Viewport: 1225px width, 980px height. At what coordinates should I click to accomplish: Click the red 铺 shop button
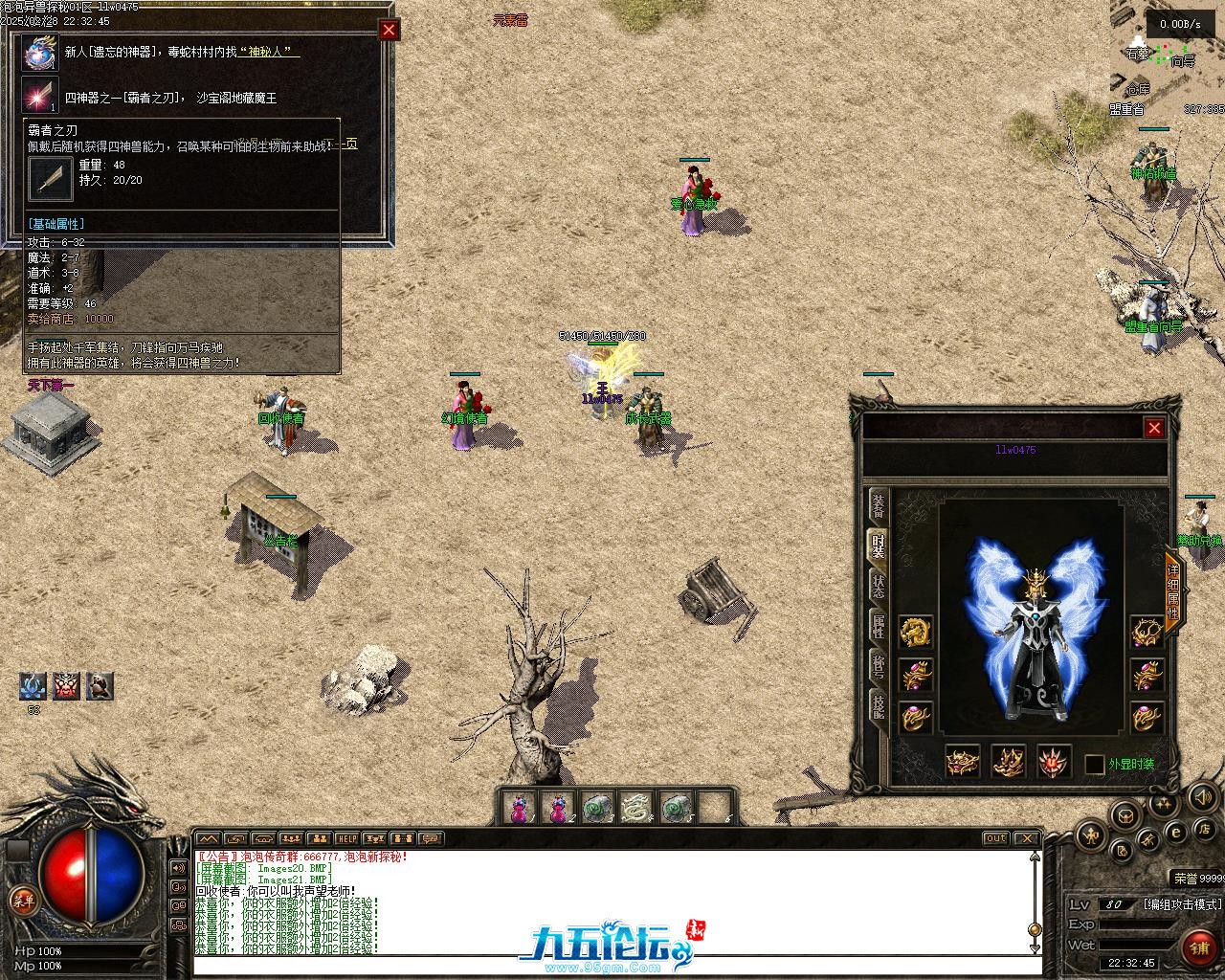coord(1198,947)
